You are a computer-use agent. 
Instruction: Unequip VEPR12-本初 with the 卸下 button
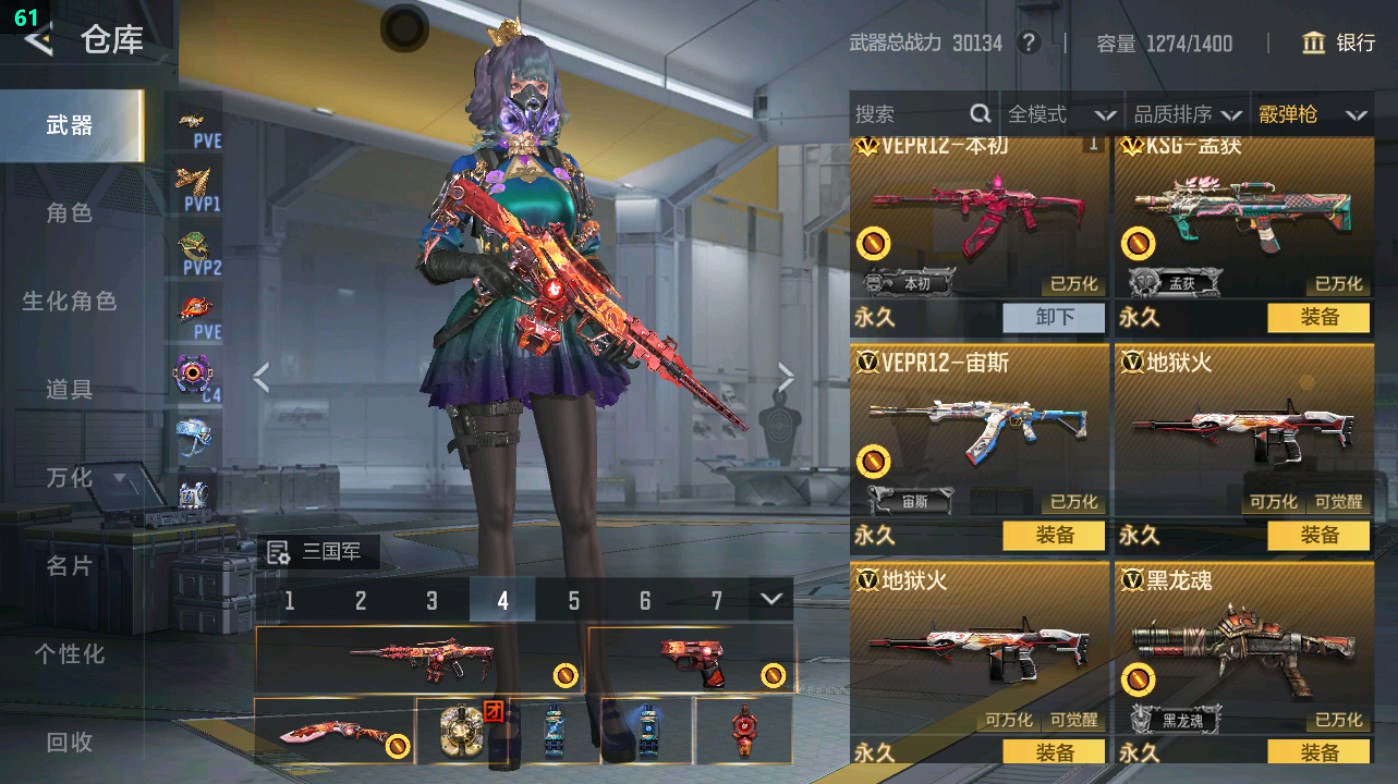coord(1054,318)
